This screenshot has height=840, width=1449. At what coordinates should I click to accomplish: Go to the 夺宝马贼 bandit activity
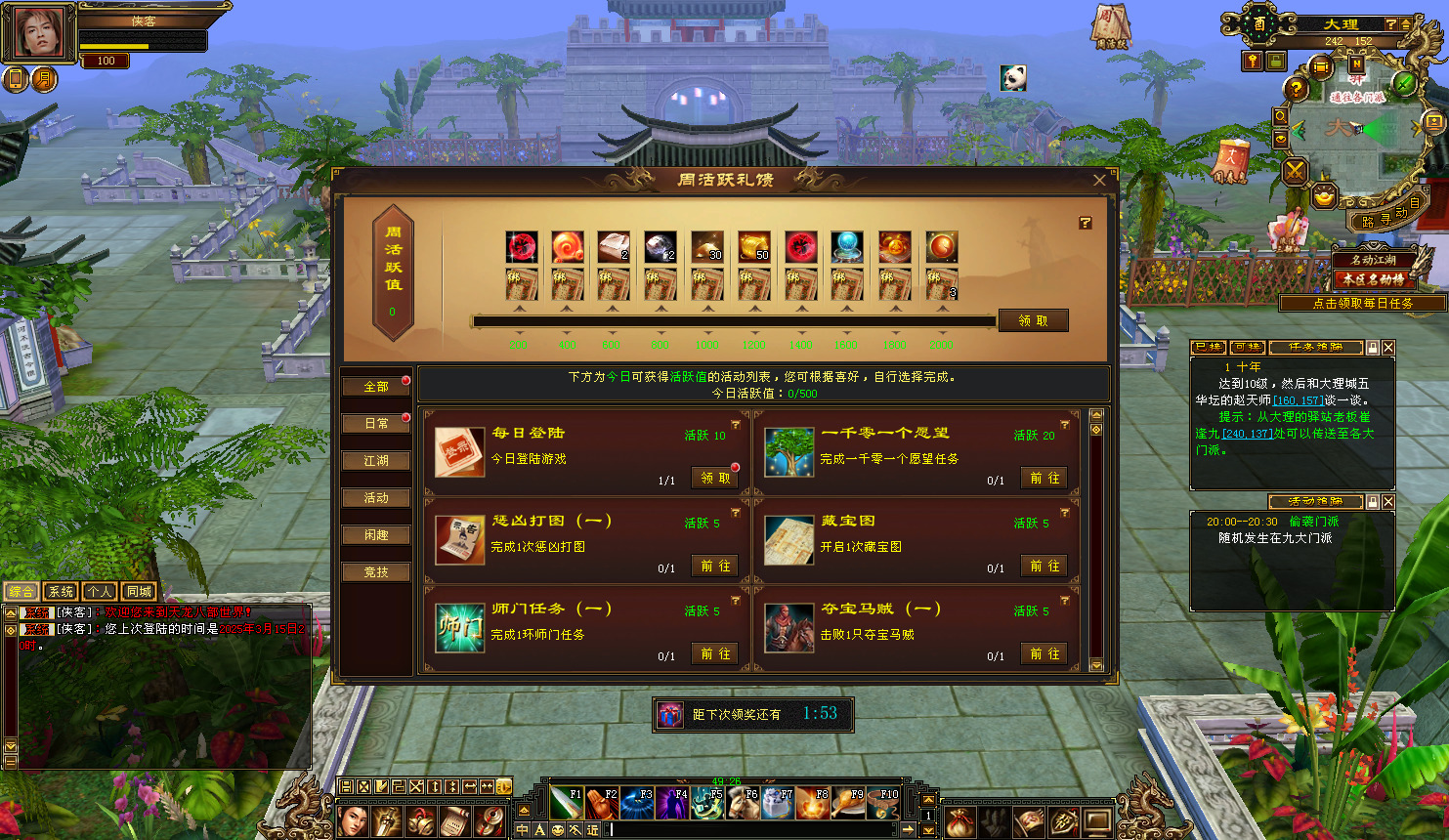[1044, 653]
